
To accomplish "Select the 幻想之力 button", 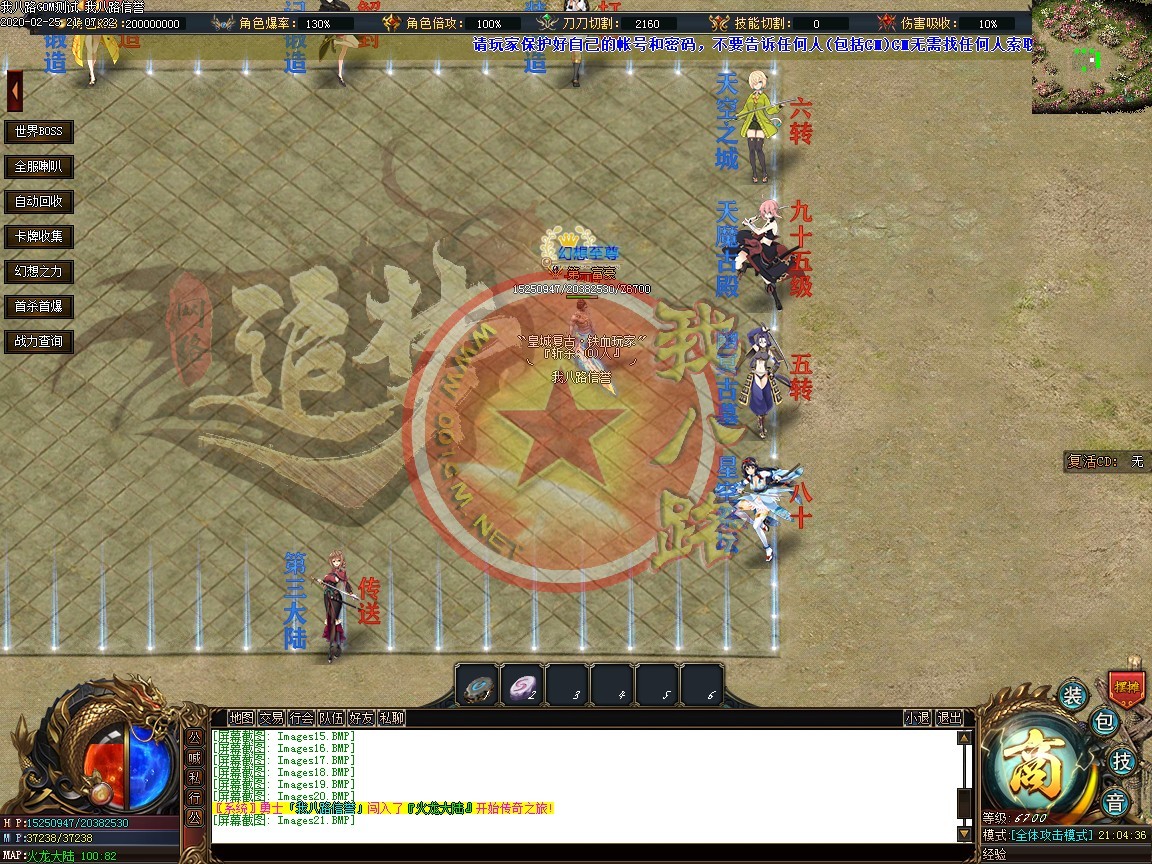I will 39,272.
